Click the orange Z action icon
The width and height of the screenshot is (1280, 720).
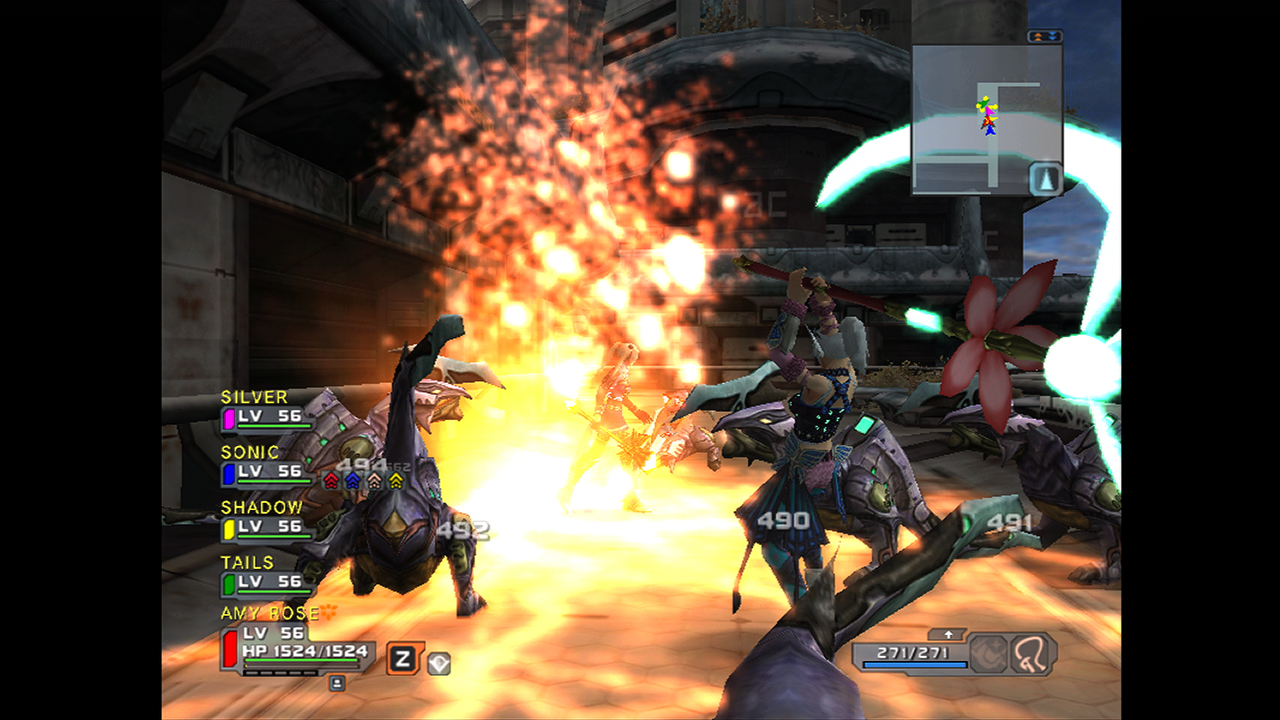click(404, 659)
